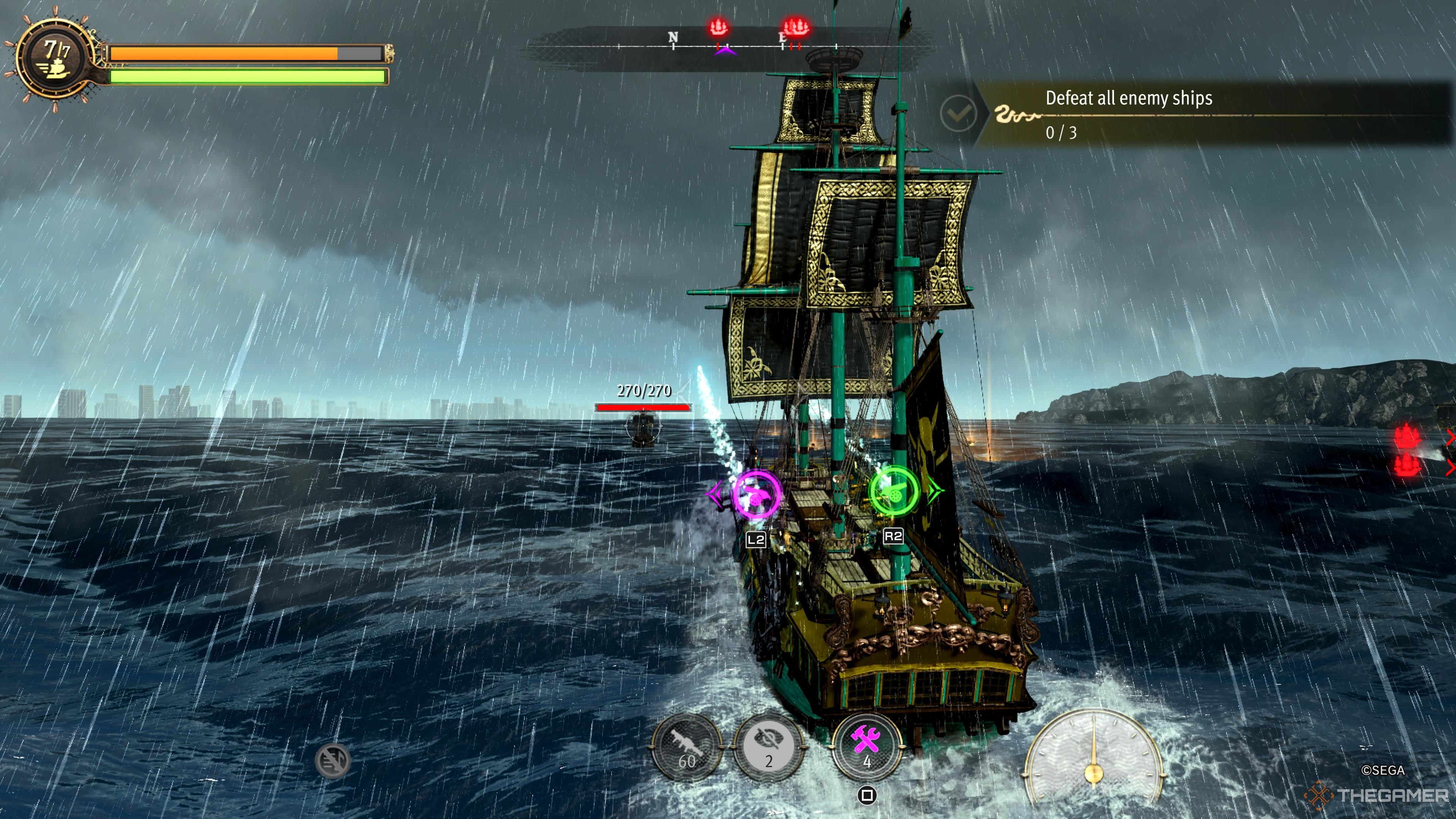Target the enemy ship lock-on reticle
Image resolution: width=1456 pixels, height=819 pixels.
point(643,427)
